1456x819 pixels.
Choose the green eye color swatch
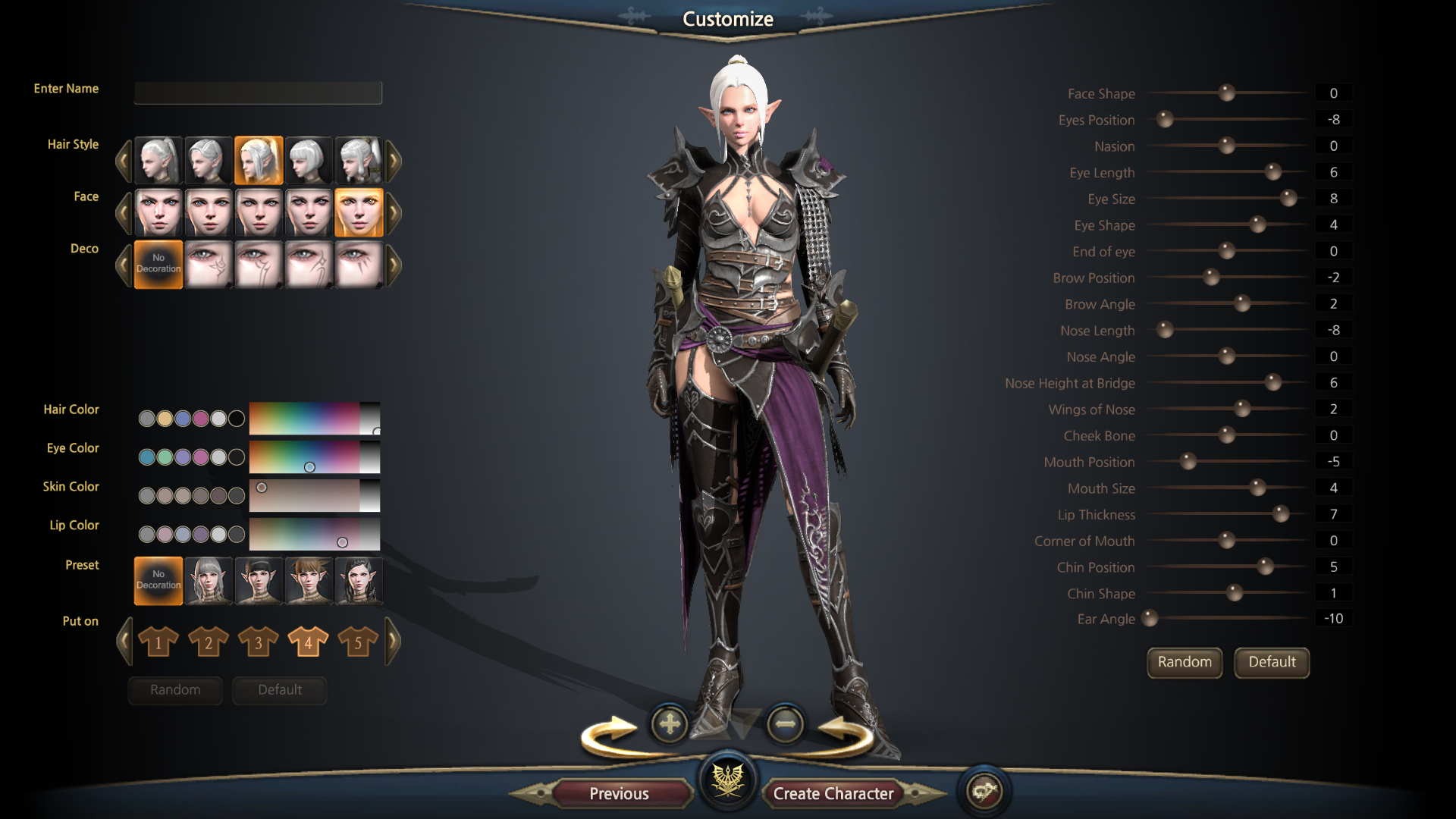165,457
